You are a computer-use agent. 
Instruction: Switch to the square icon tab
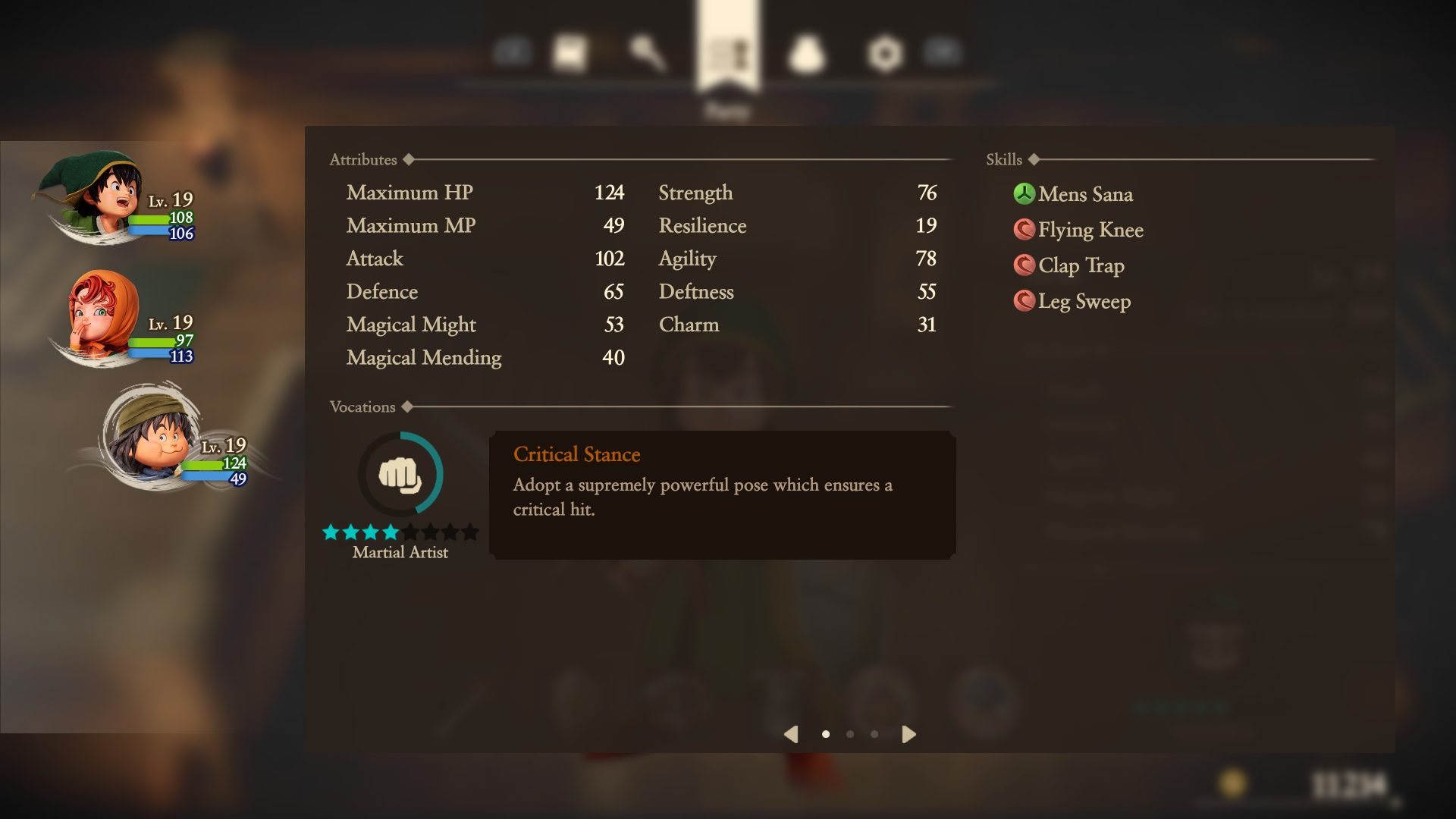click(x=570, y=53)
